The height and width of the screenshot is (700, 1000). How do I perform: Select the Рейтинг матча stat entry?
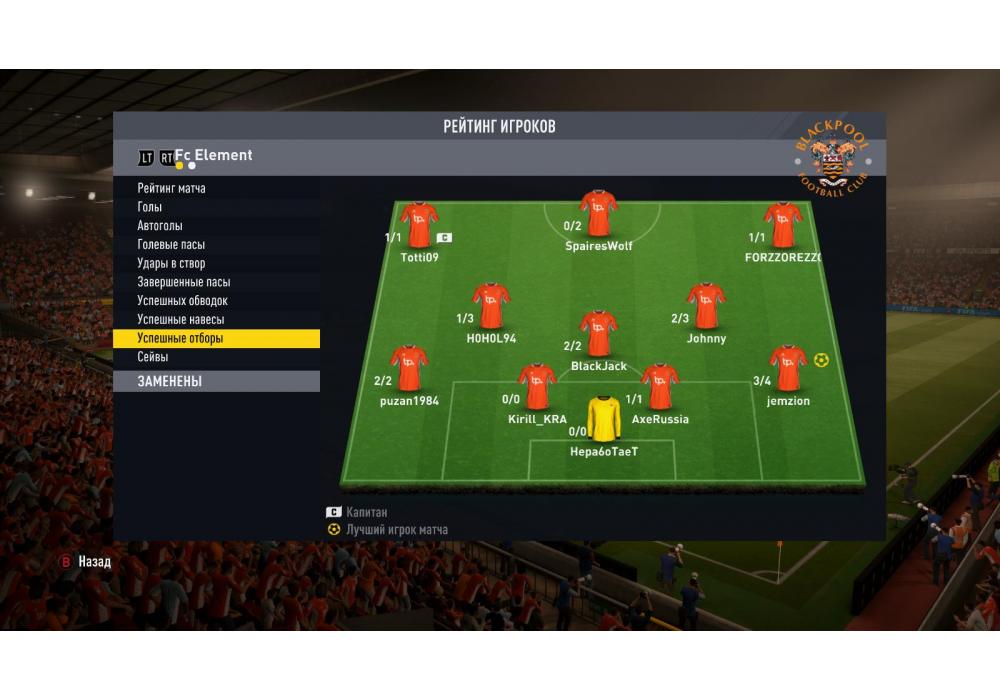pyautogui.click(x=171, y=188)
